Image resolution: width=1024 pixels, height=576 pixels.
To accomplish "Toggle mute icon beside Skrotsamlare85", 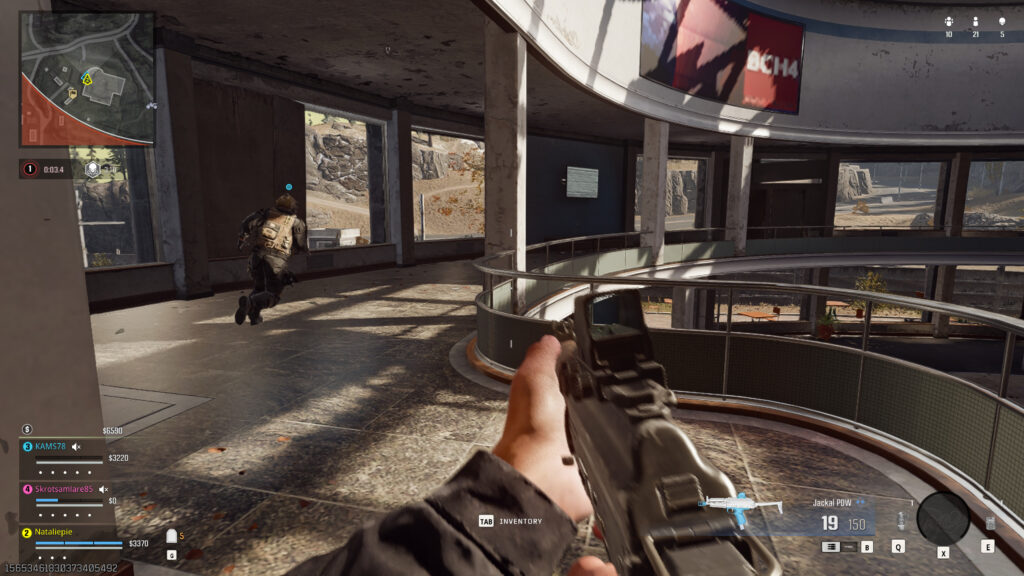I will click(x=103, y=489).
